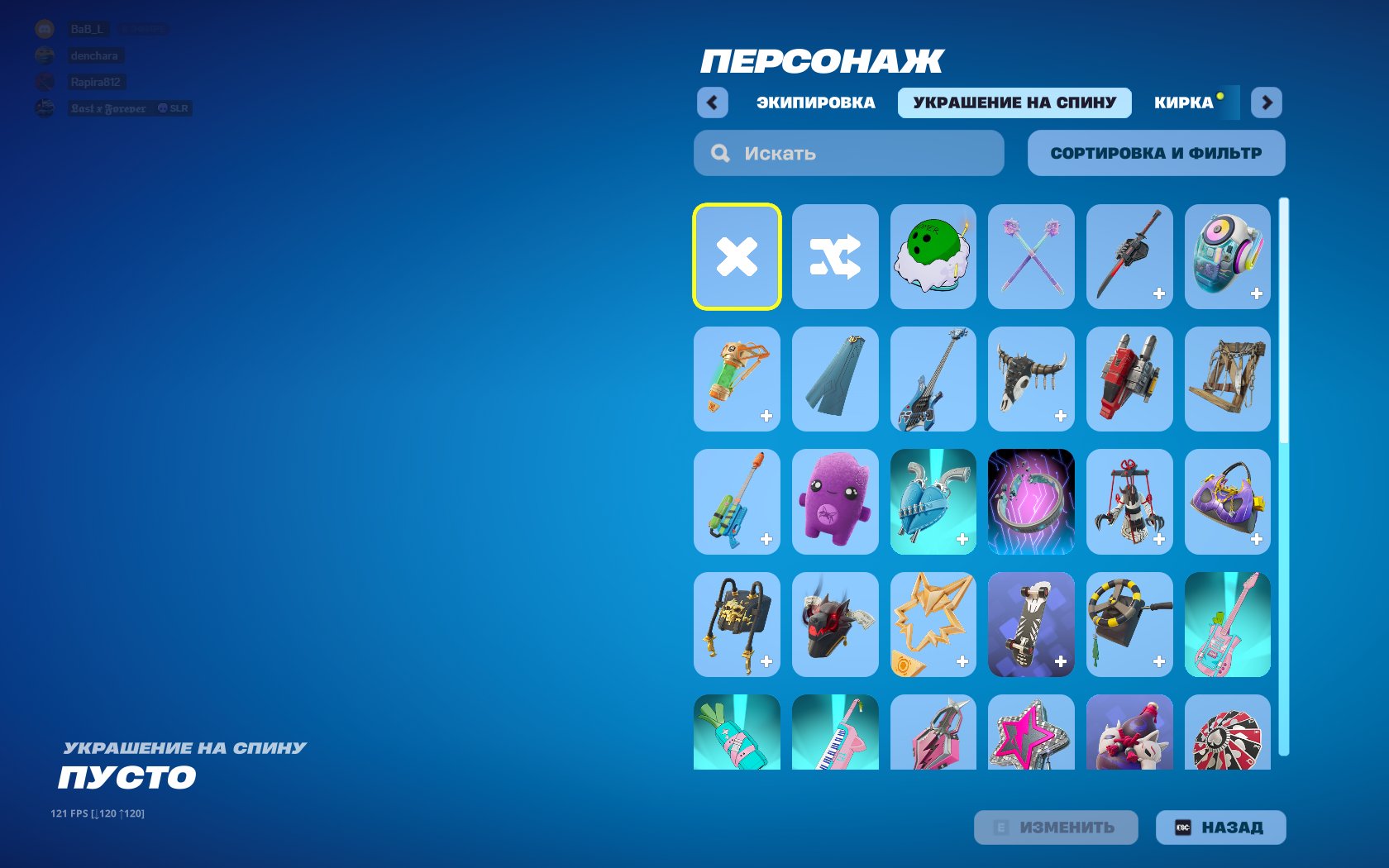Click the right arrow past КИРКА tab
The height and width of the screenshot is (868, 1389).
(1266, 102)
